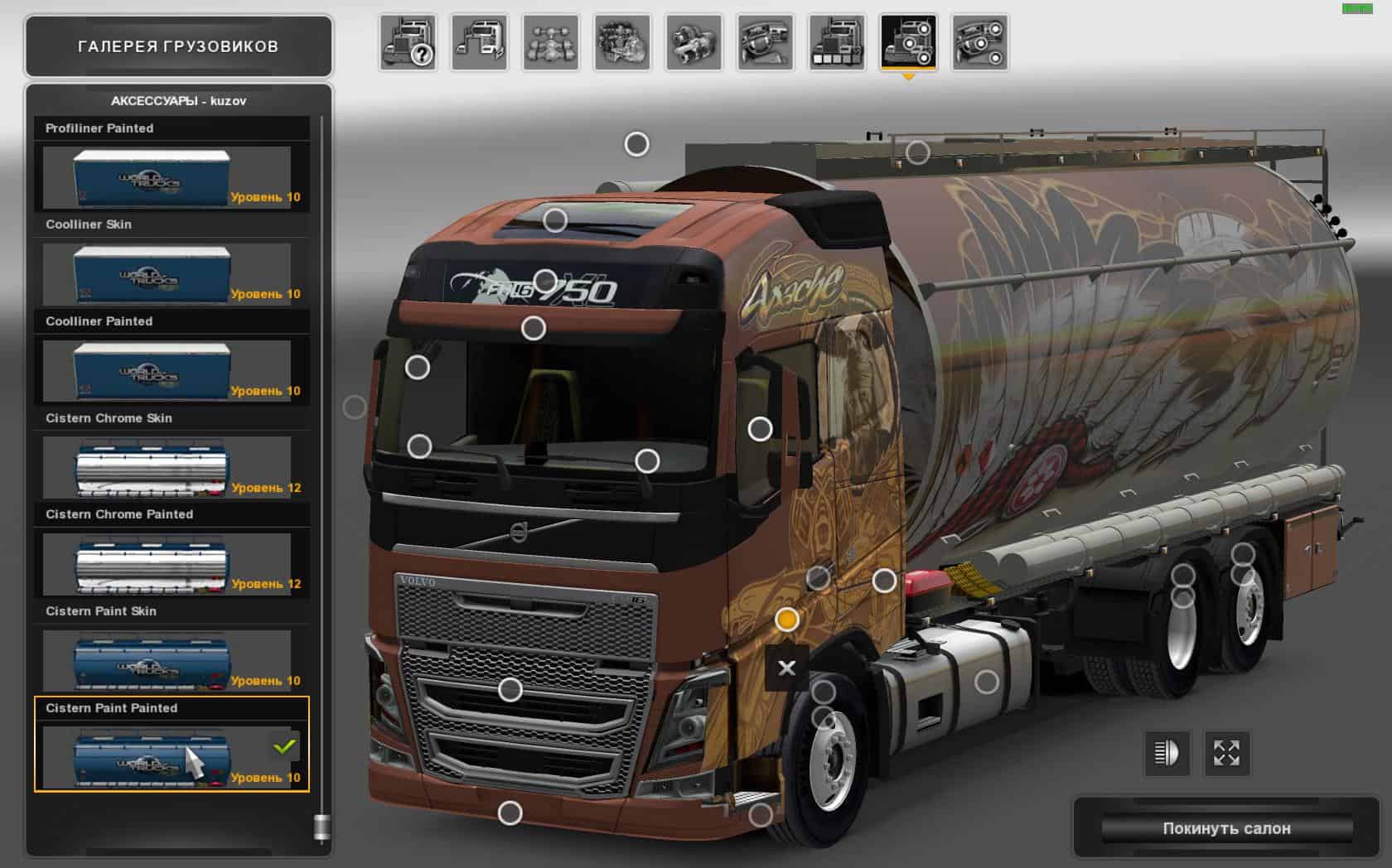Open the paint job color swatches tab
Screen dimensions: 1392x868
pos(837,43)
